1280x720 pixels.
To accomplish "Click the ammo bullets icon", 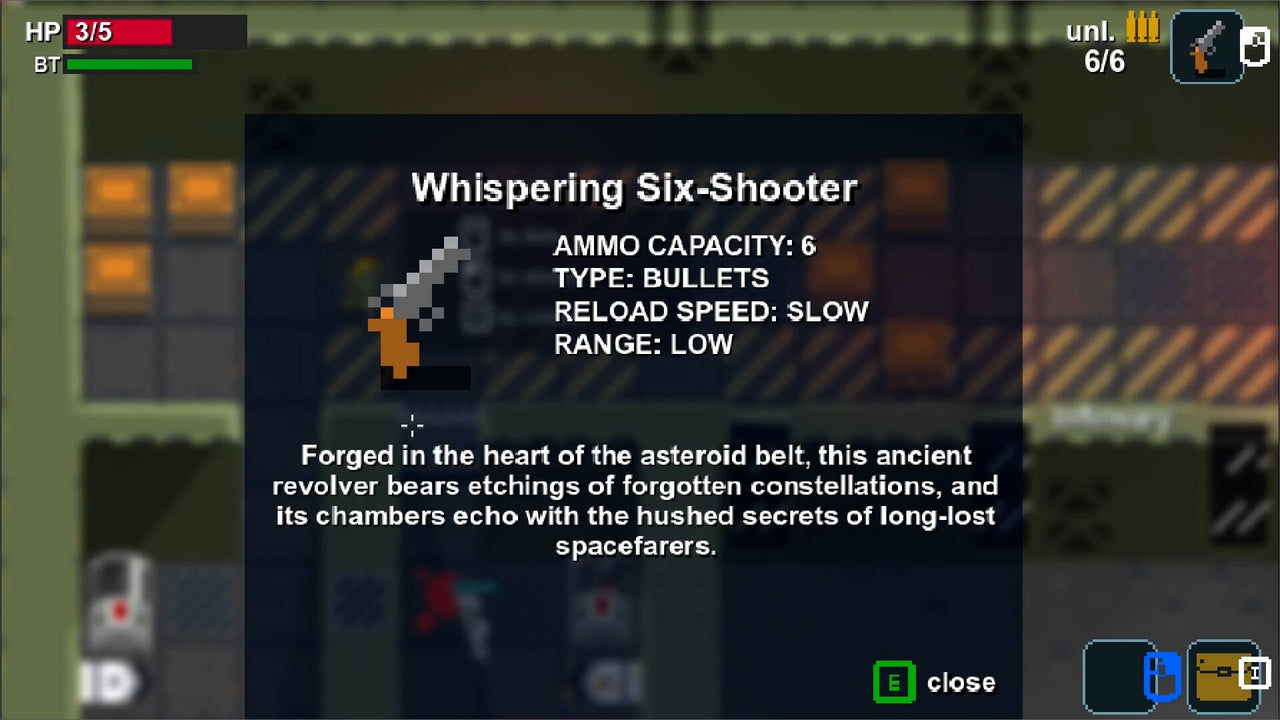I will click(1143, 29).
